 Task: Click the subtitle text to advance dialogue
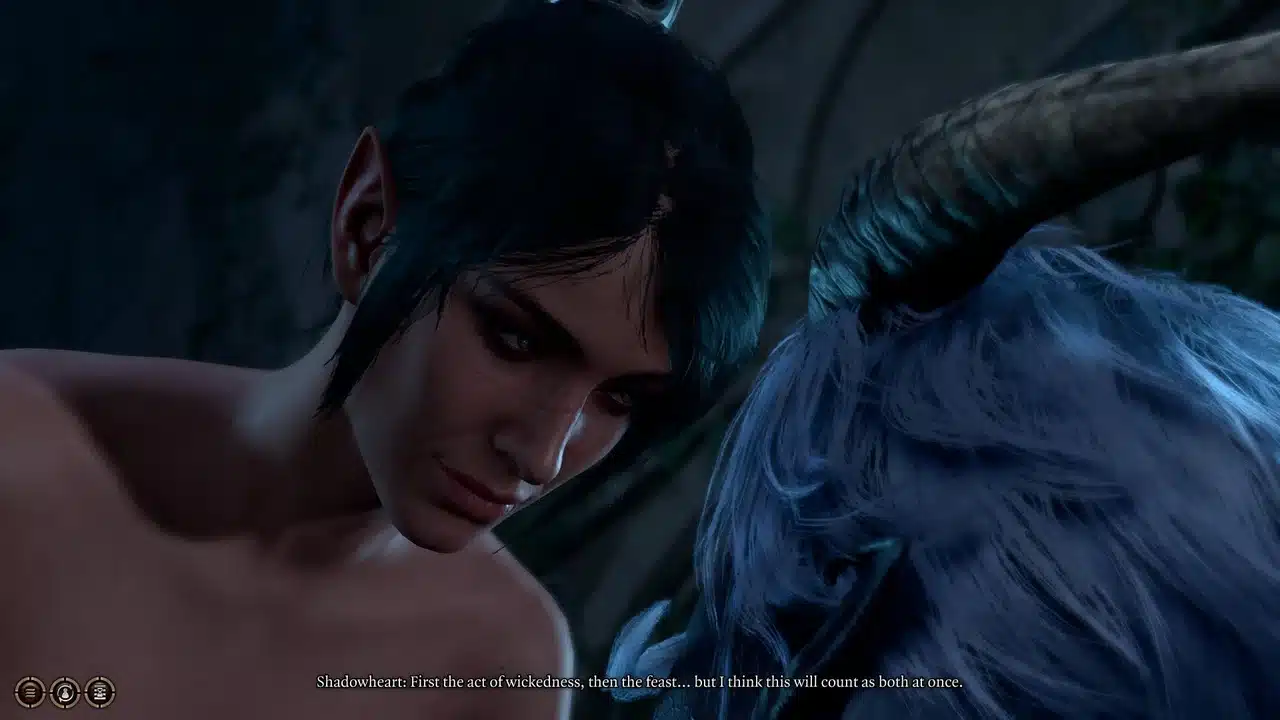pyautogui.click(x=640, y=683)
